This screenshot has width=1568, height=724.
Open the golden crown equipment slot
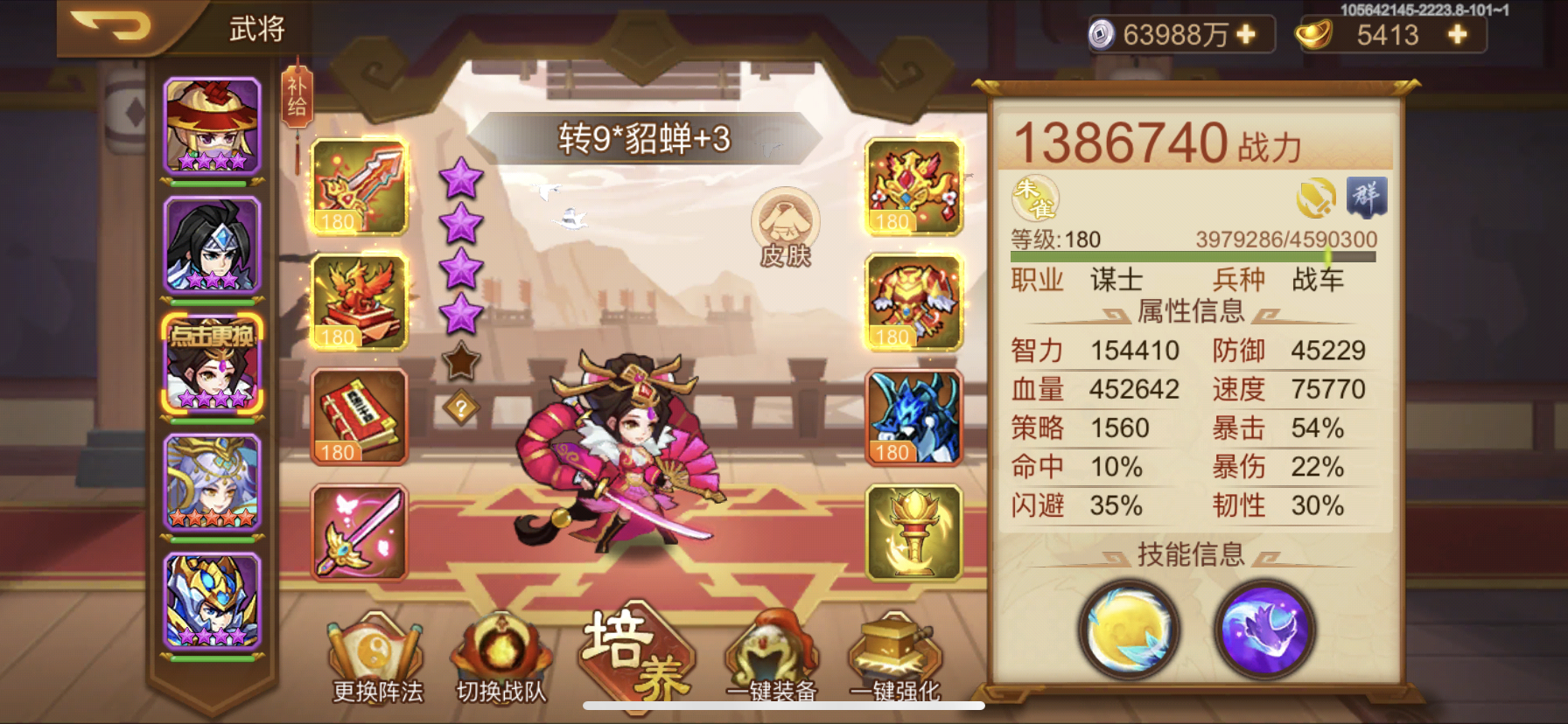point(913,186)
